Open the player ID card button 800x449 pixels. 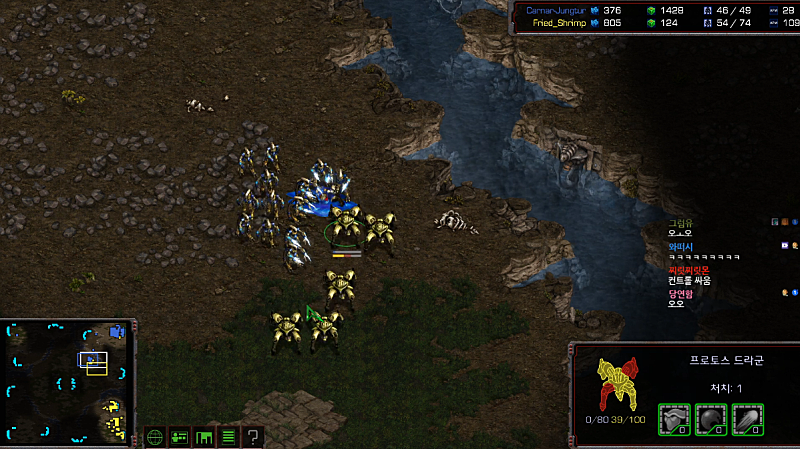180,436
